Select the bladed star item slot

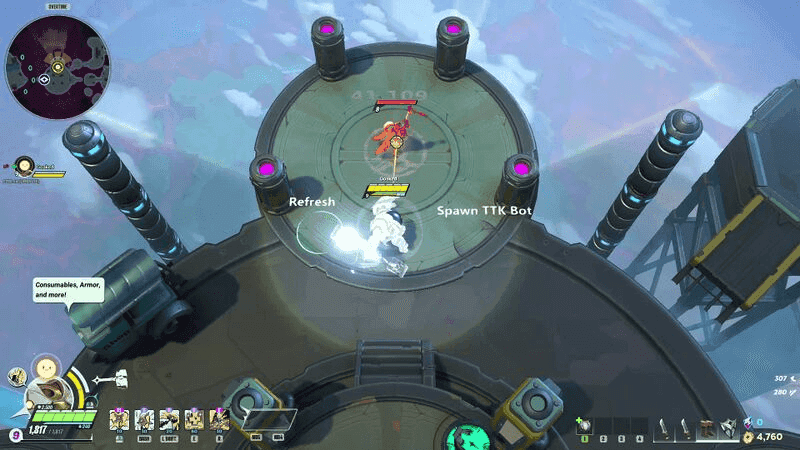(x=729, y=427)
